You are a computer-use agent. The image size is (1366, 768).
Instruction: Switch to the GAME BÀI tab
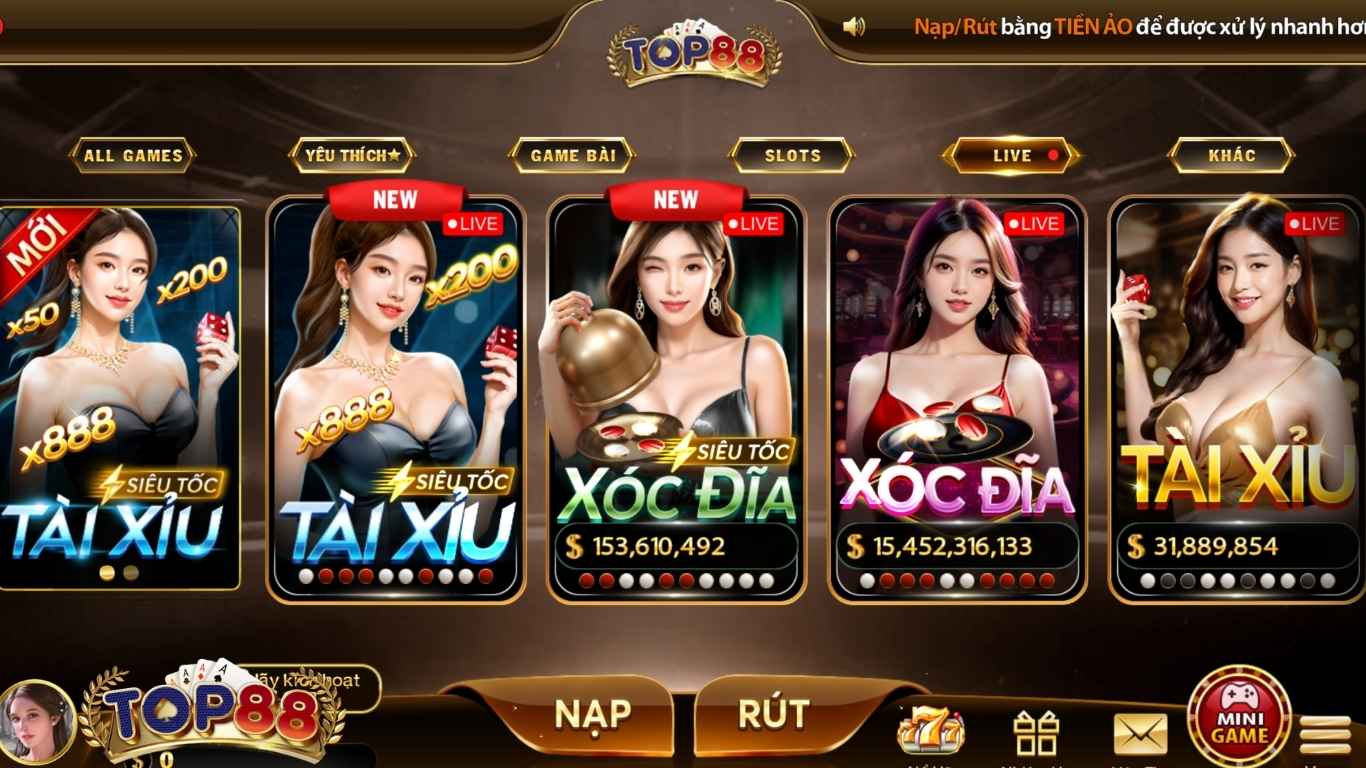click(x=571, y=156)
